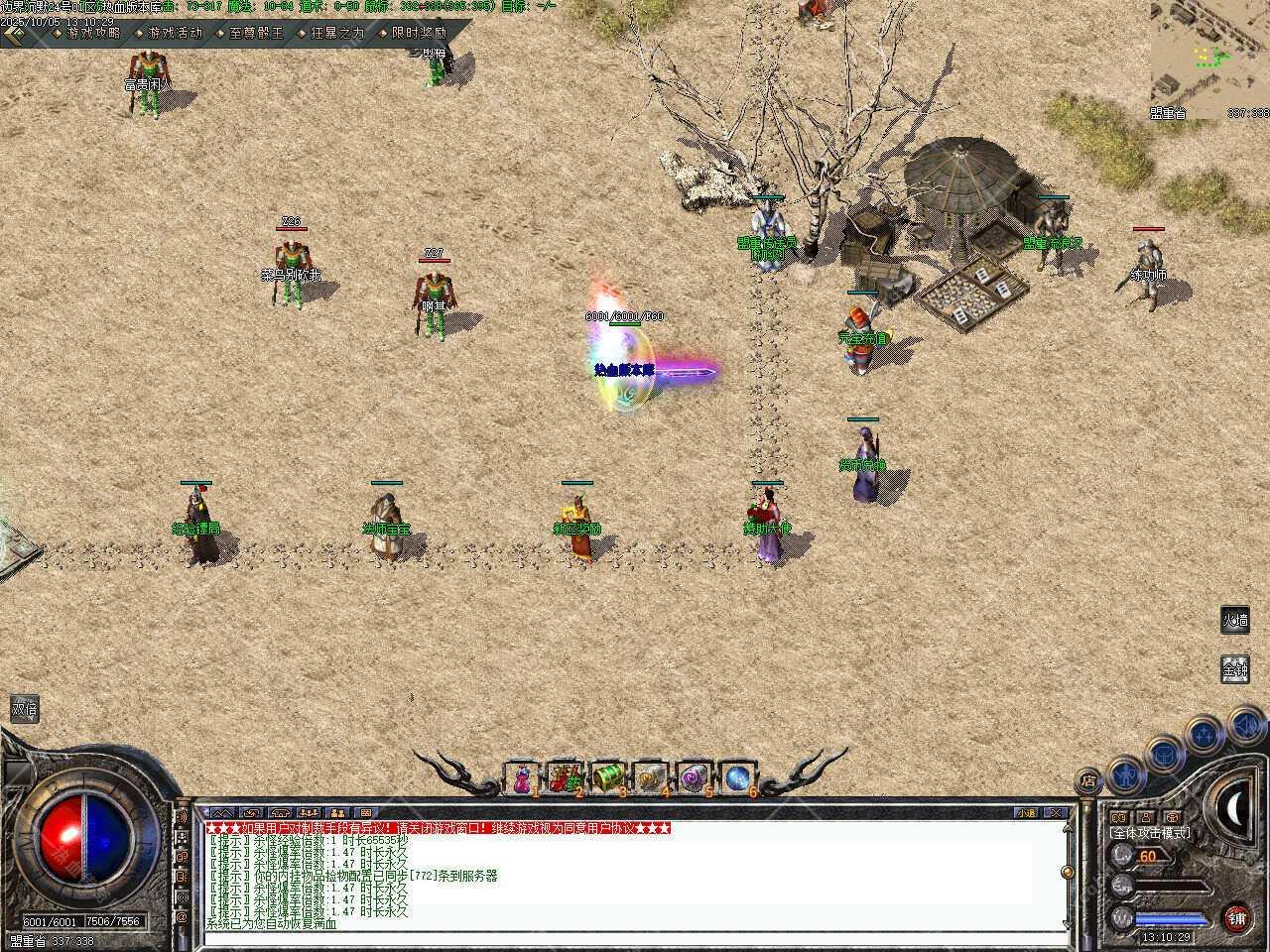Open the 狂暴之力 menu entry
The height and width of the screenshot is (952, 1270).
[337, 33]
